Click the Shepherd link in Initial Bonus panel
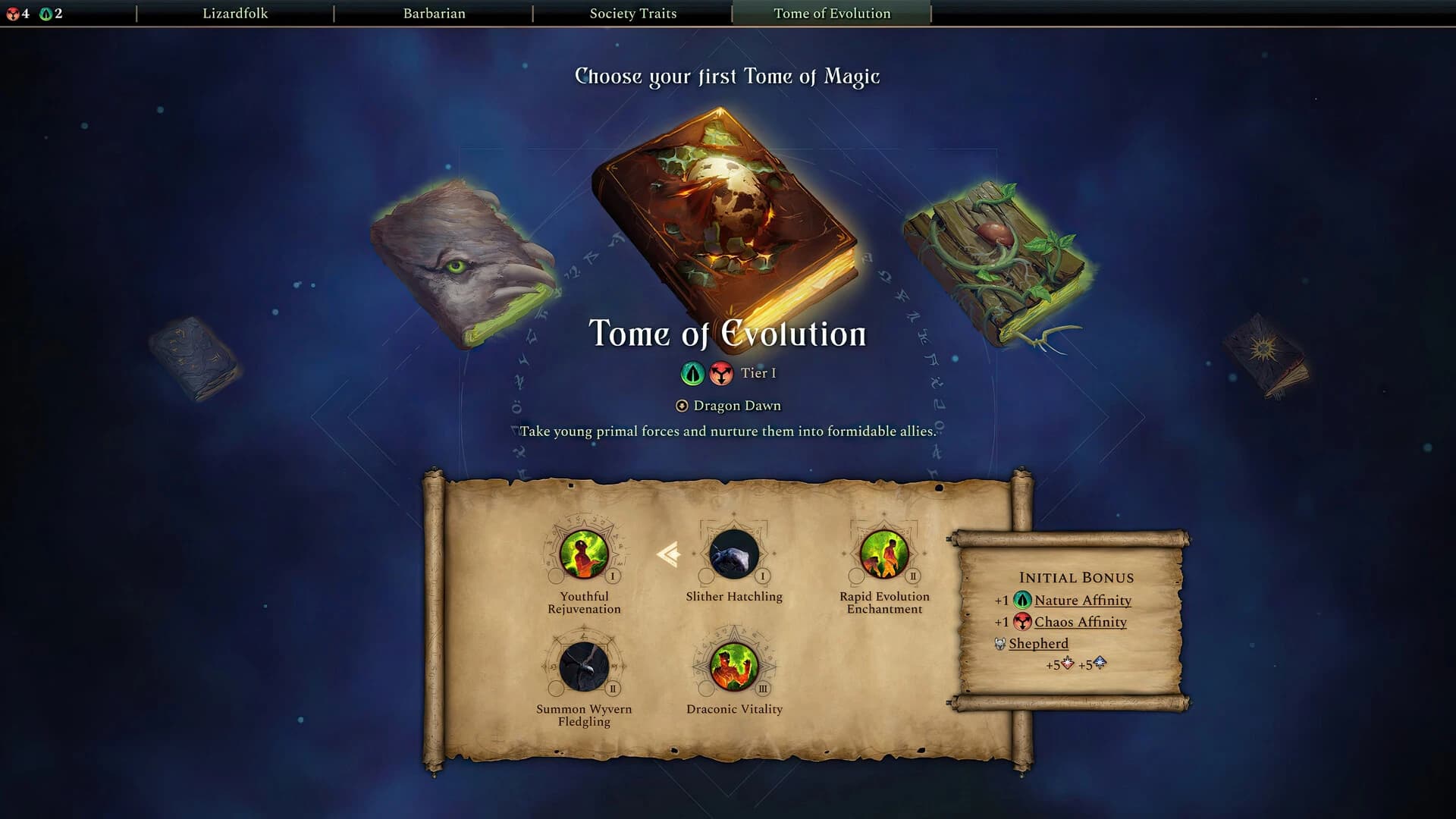This screenshot has height=819, width=1456. click(1039, 643)
